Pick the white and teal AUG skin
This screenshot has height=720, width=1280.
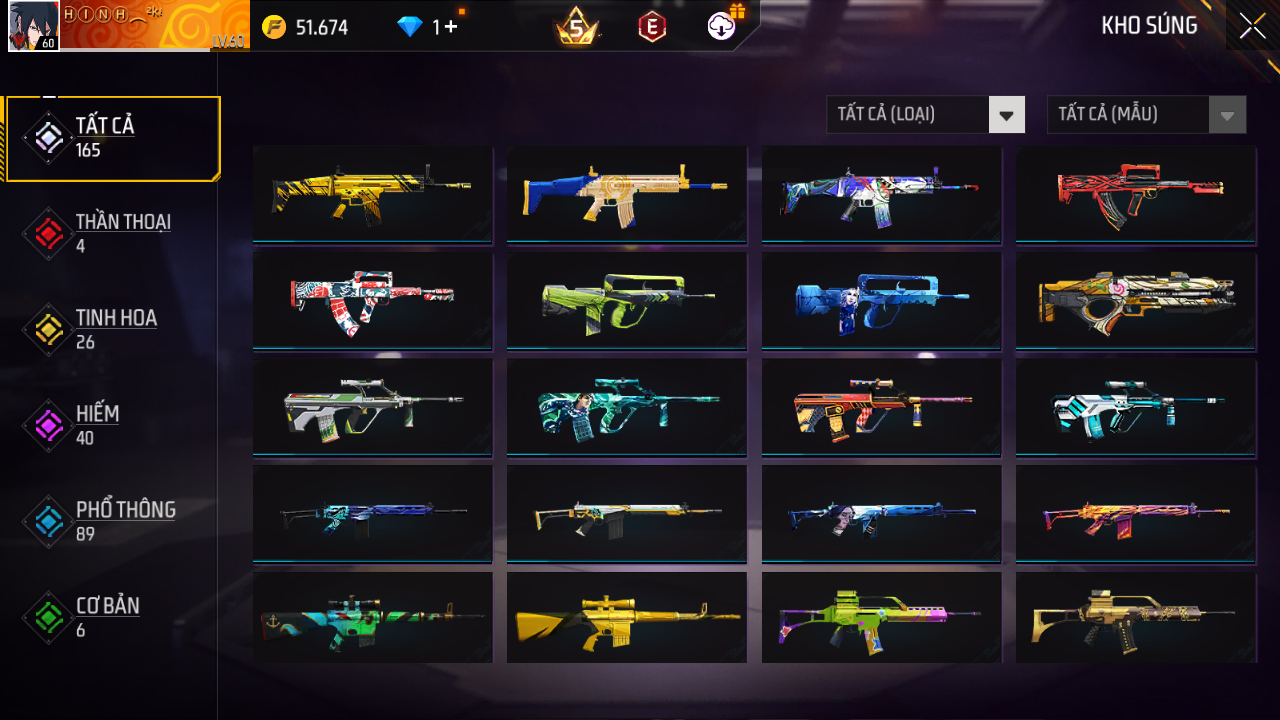(1136, 406)
